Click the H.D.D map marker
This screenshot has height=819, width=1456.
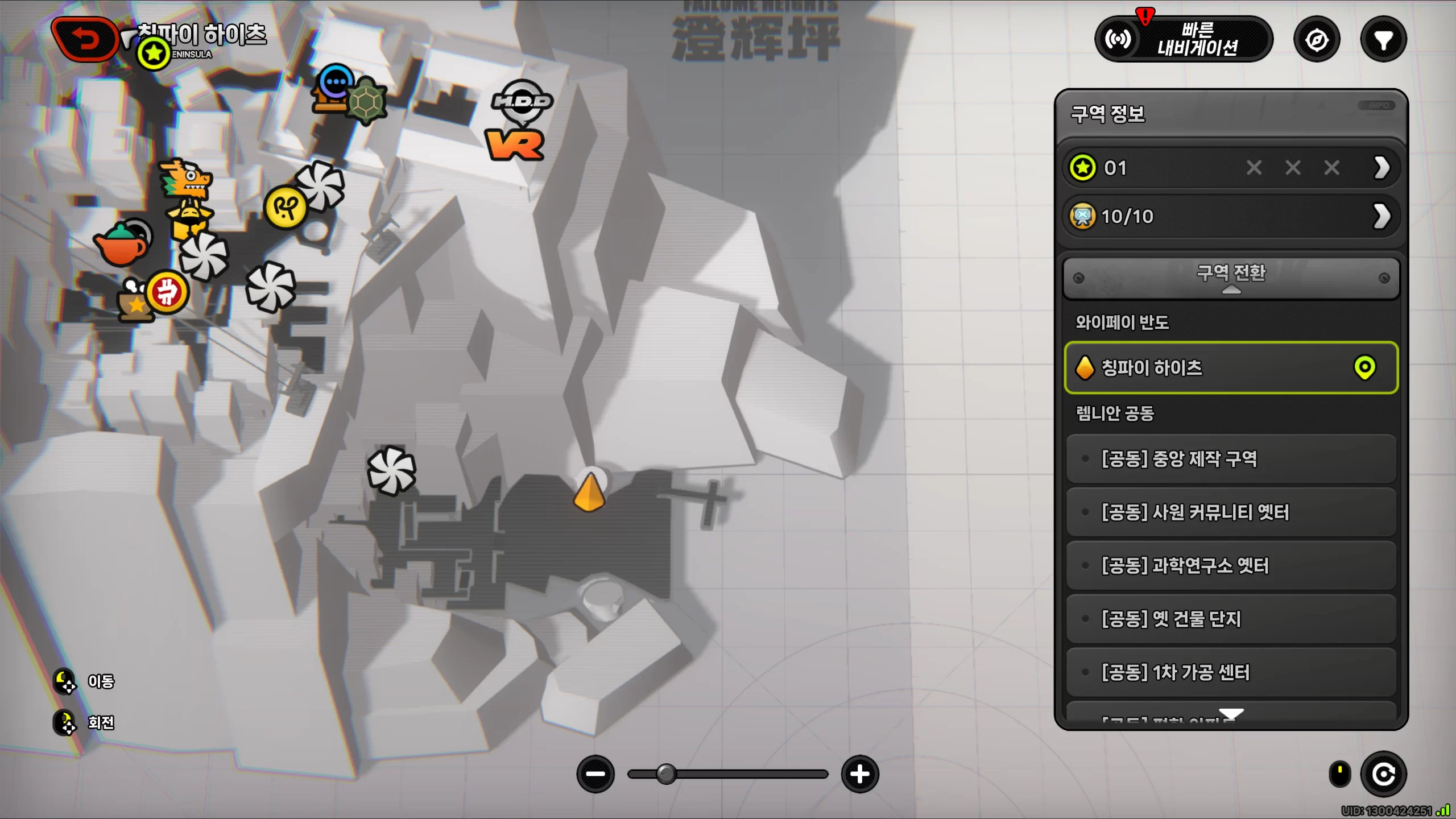(522, 102)
